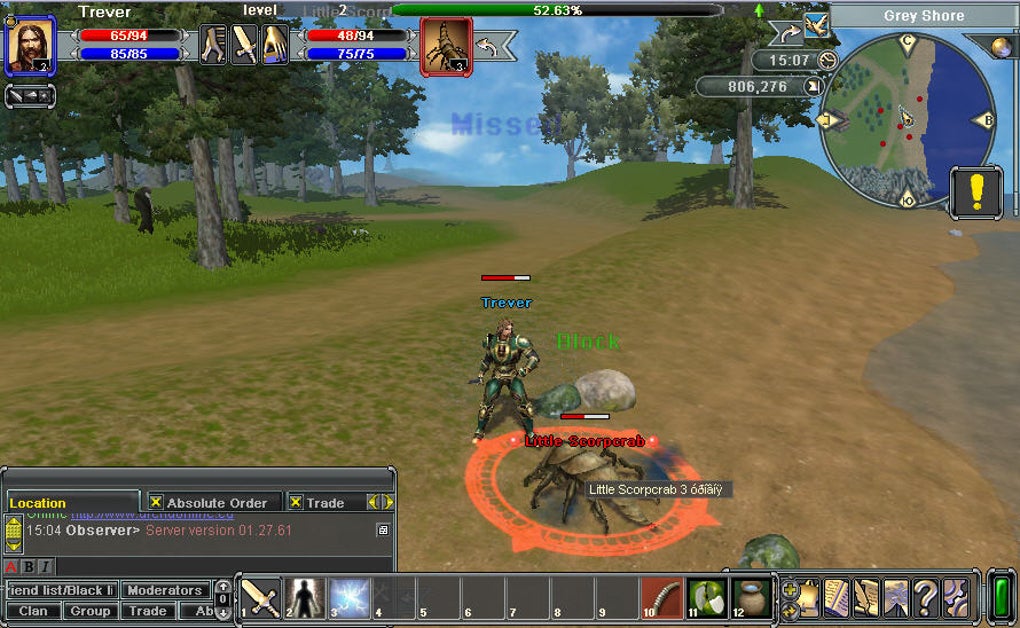Use the glowing silhouette skill in slot 2

tap(305, 598)
